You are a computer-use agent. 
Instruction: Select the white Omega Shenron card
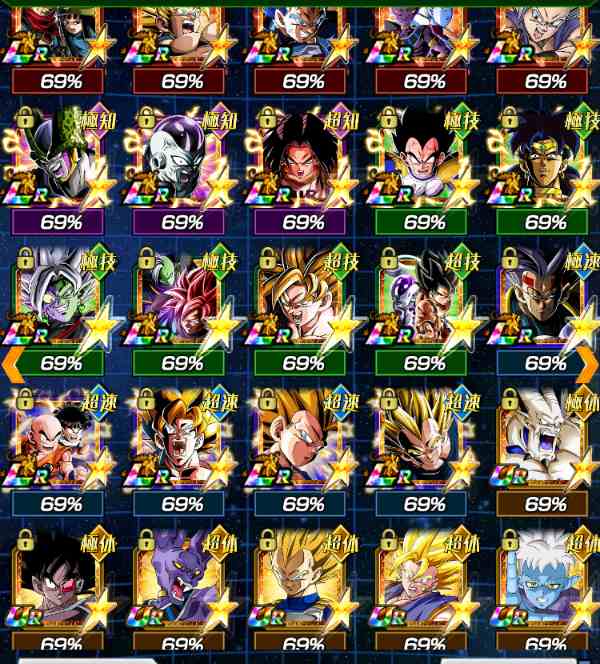point(545,440)
